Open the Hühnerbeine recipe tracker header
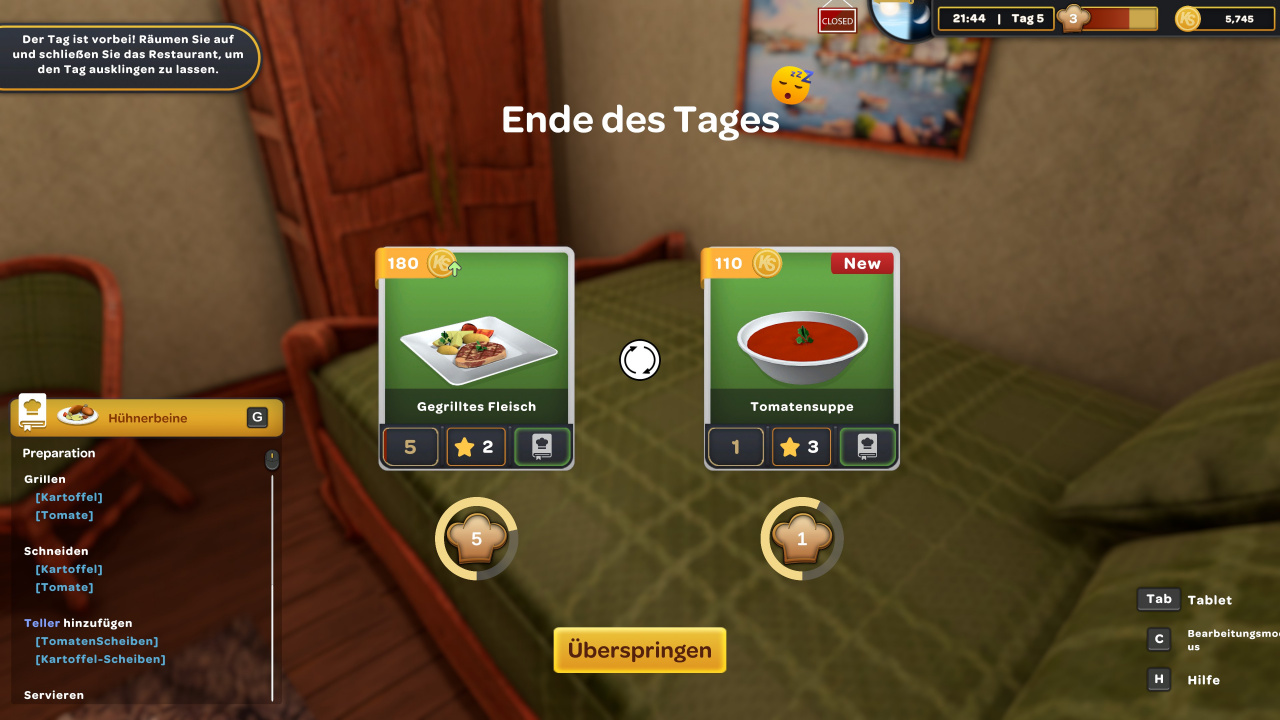The image size is (1280, 720). click(x=146, y=418)
